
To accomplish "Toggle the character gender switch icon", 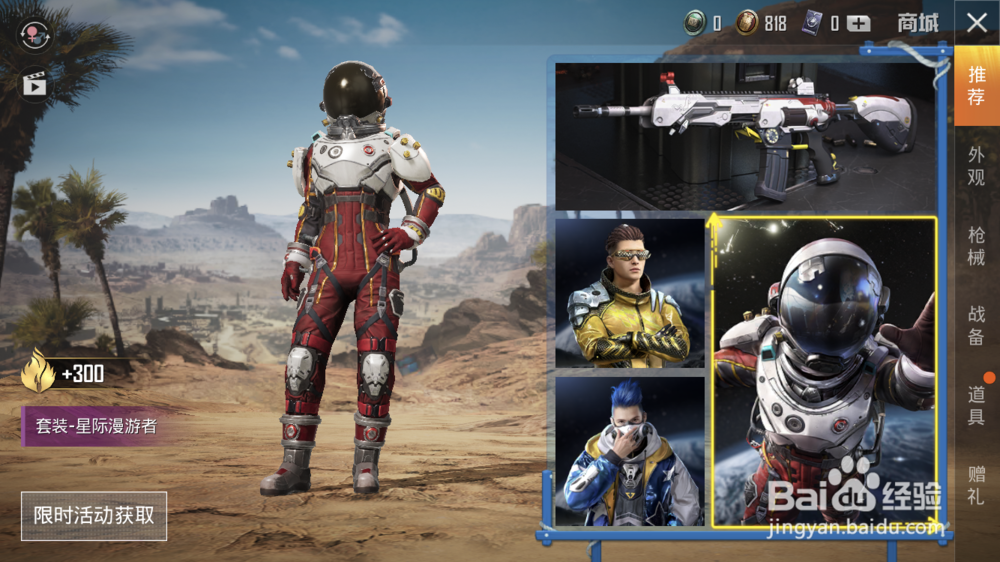I will pyautogui.click(x=35, y=33).
